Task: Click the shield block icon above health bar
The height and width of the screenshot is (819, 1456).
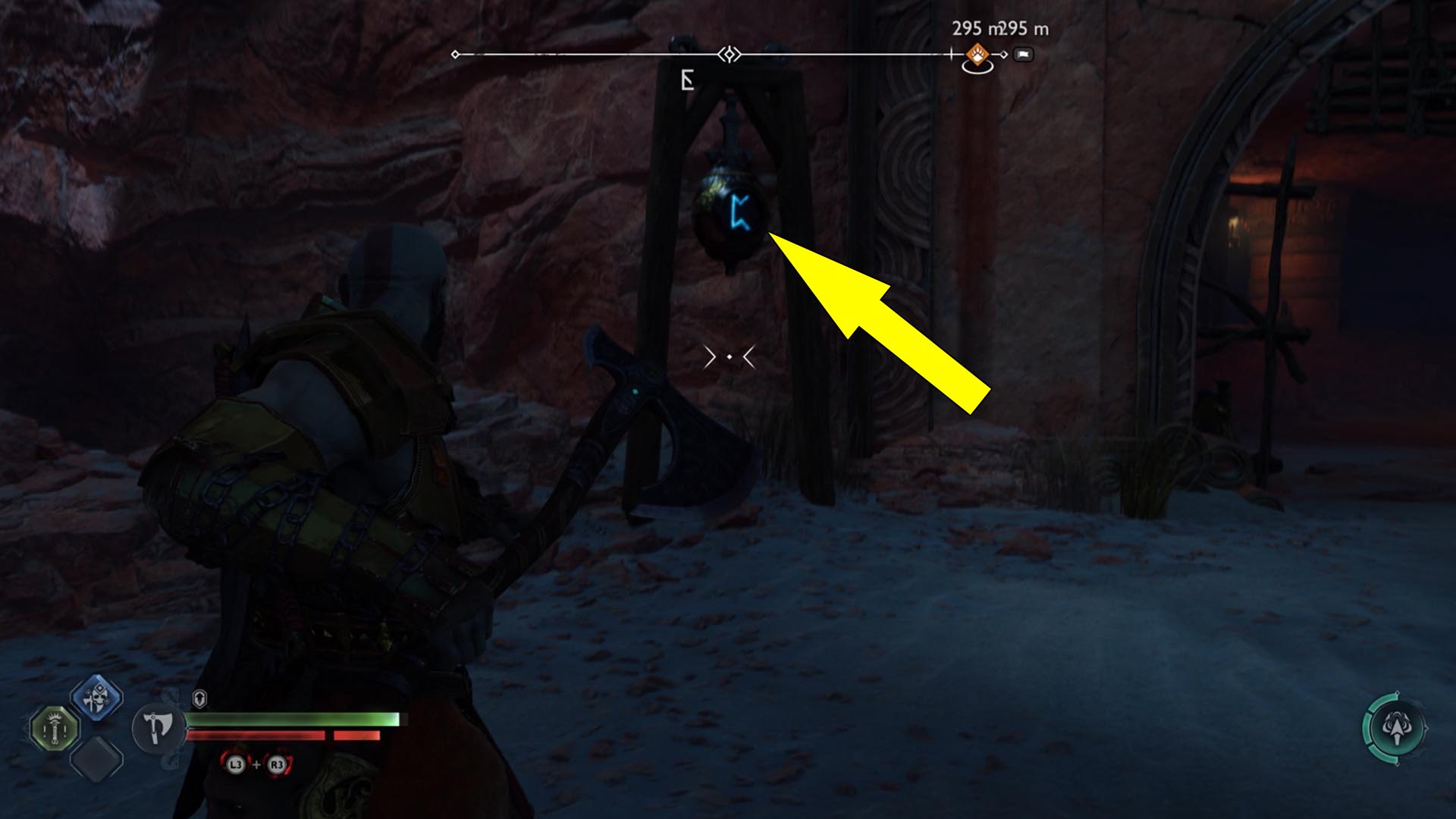Action: 199,698
